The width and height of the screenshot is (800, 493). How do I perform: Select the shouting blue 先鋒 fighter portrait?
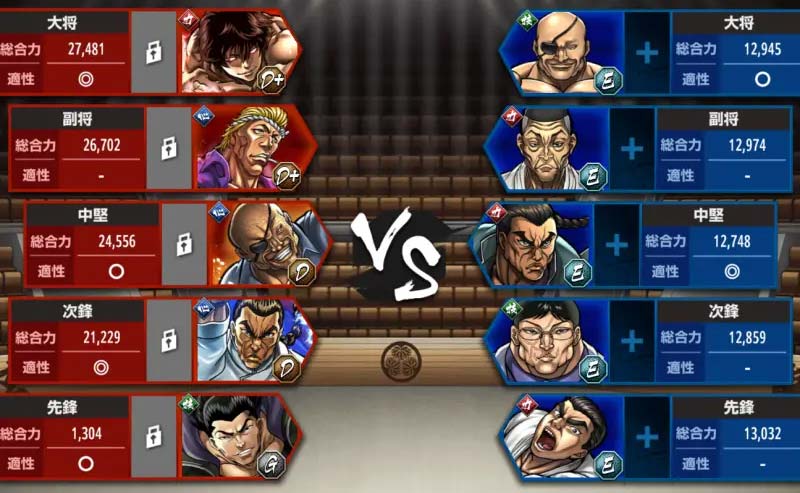click(x=562, y=436)
